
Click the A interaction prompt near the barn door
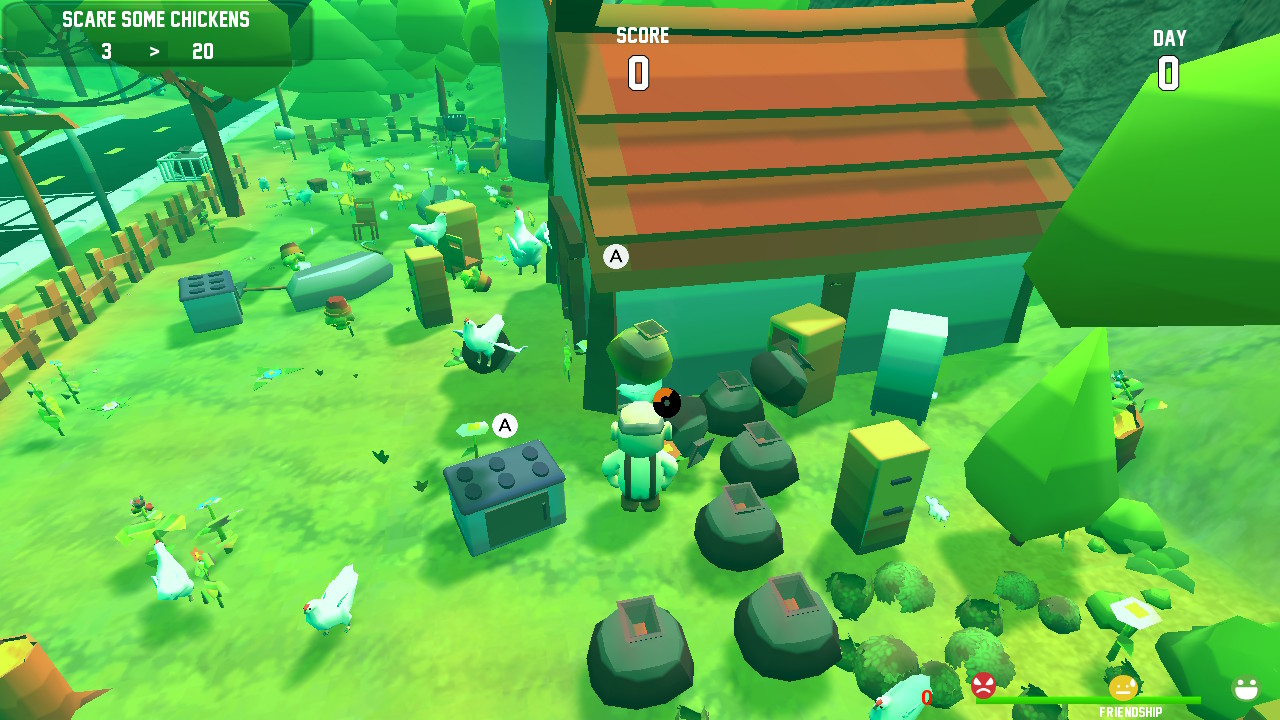[x=614, y=256]
